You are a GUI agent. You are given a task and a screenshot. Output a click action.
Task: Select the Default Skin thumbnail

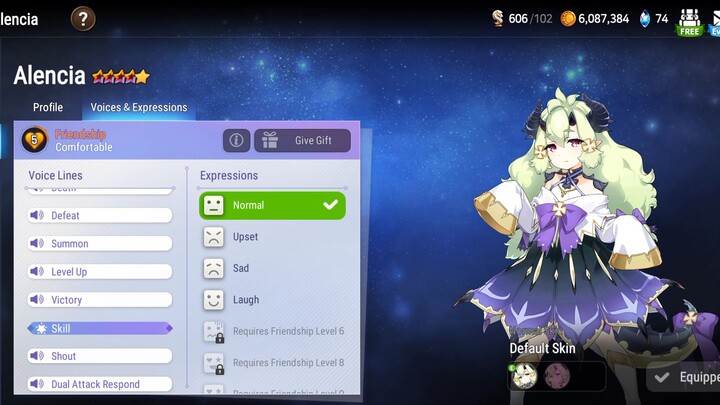(x=525, y=376)
